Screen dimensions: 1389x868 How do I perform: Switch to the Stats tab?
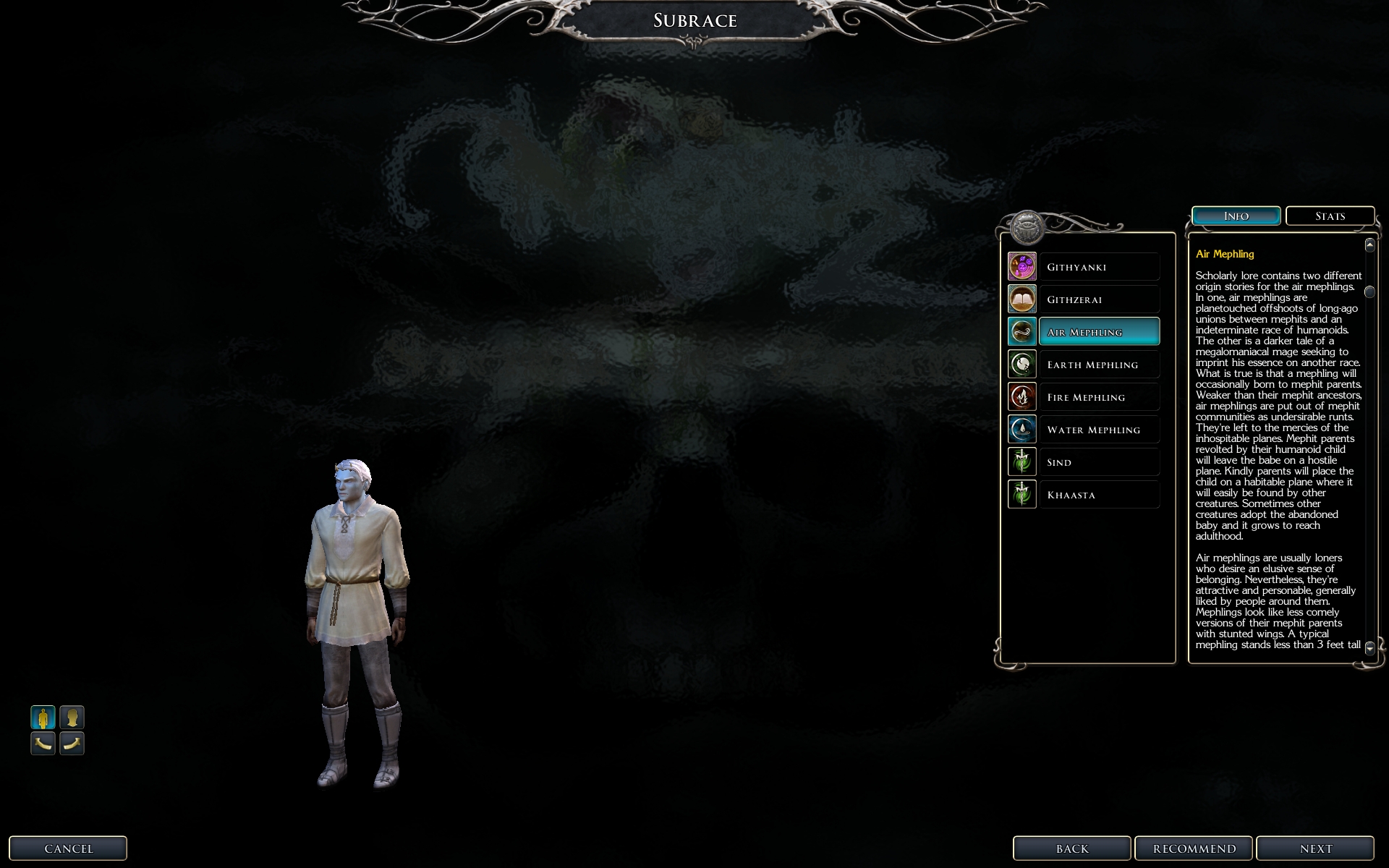[x=1330, y=216]
